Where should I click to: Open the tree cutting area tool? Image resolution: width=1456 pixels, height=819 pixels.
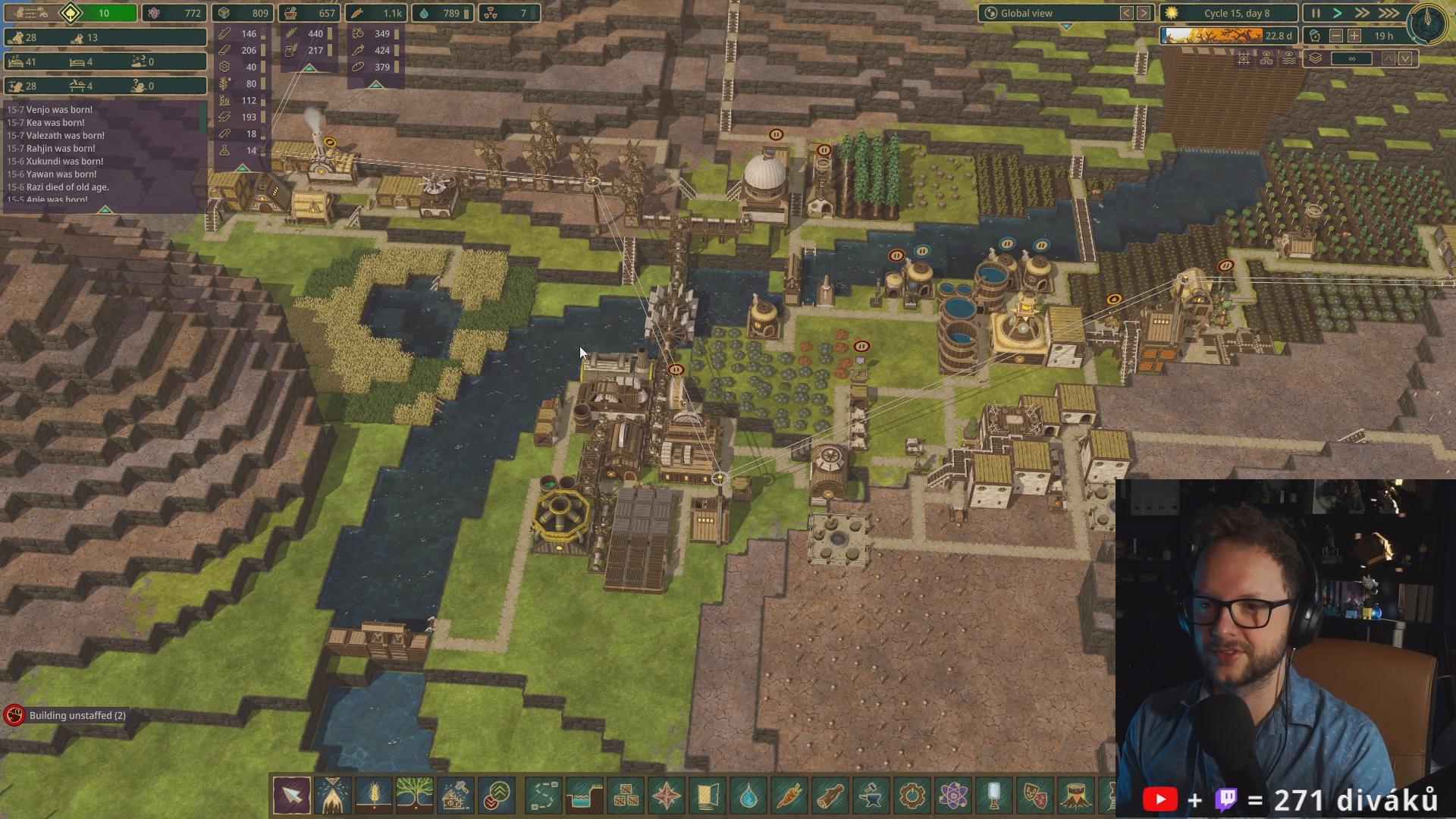(x=333, y=795)
